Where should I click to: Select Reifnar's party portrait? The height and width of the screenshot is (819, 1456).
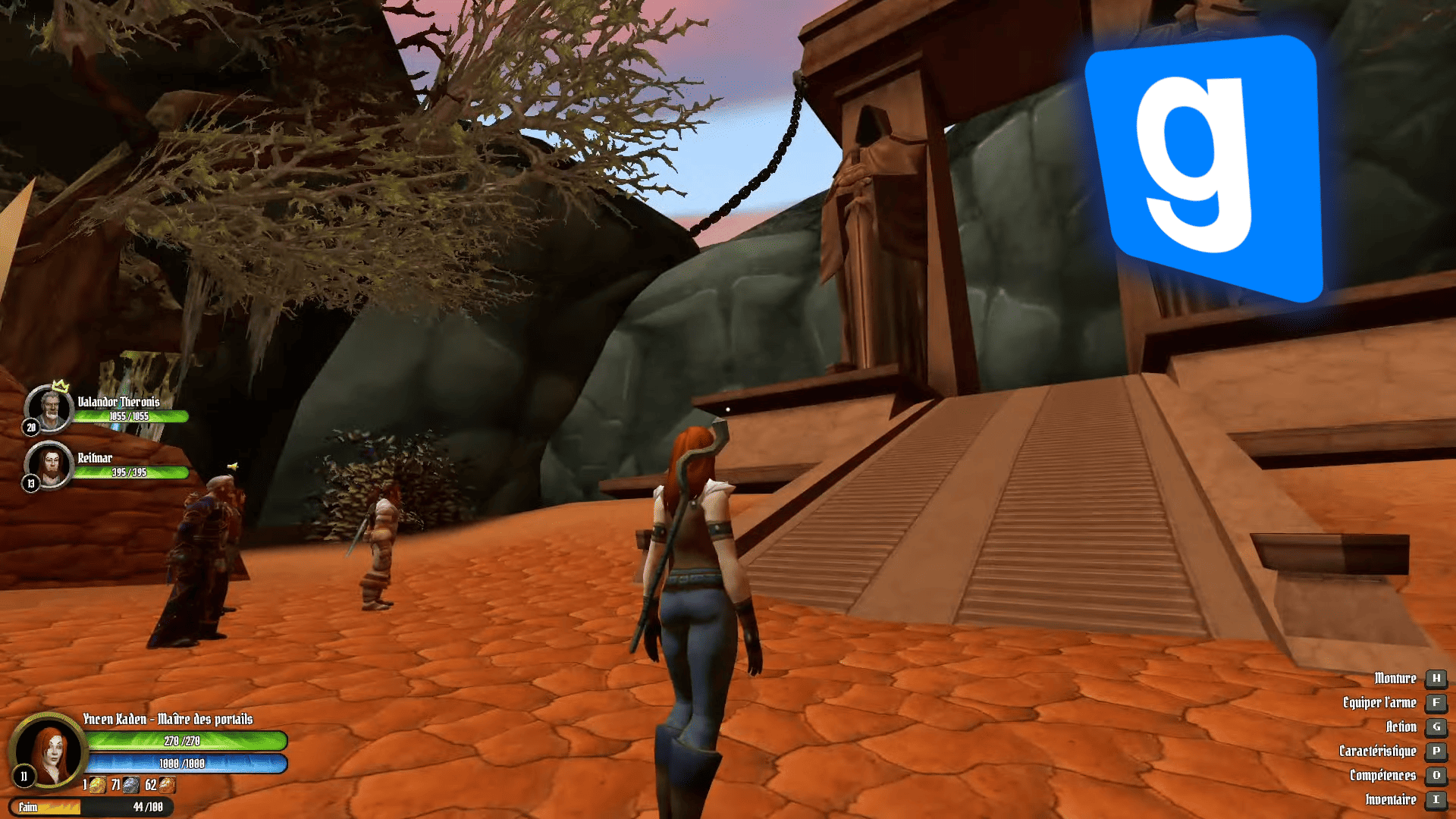[x=51, y=465]
